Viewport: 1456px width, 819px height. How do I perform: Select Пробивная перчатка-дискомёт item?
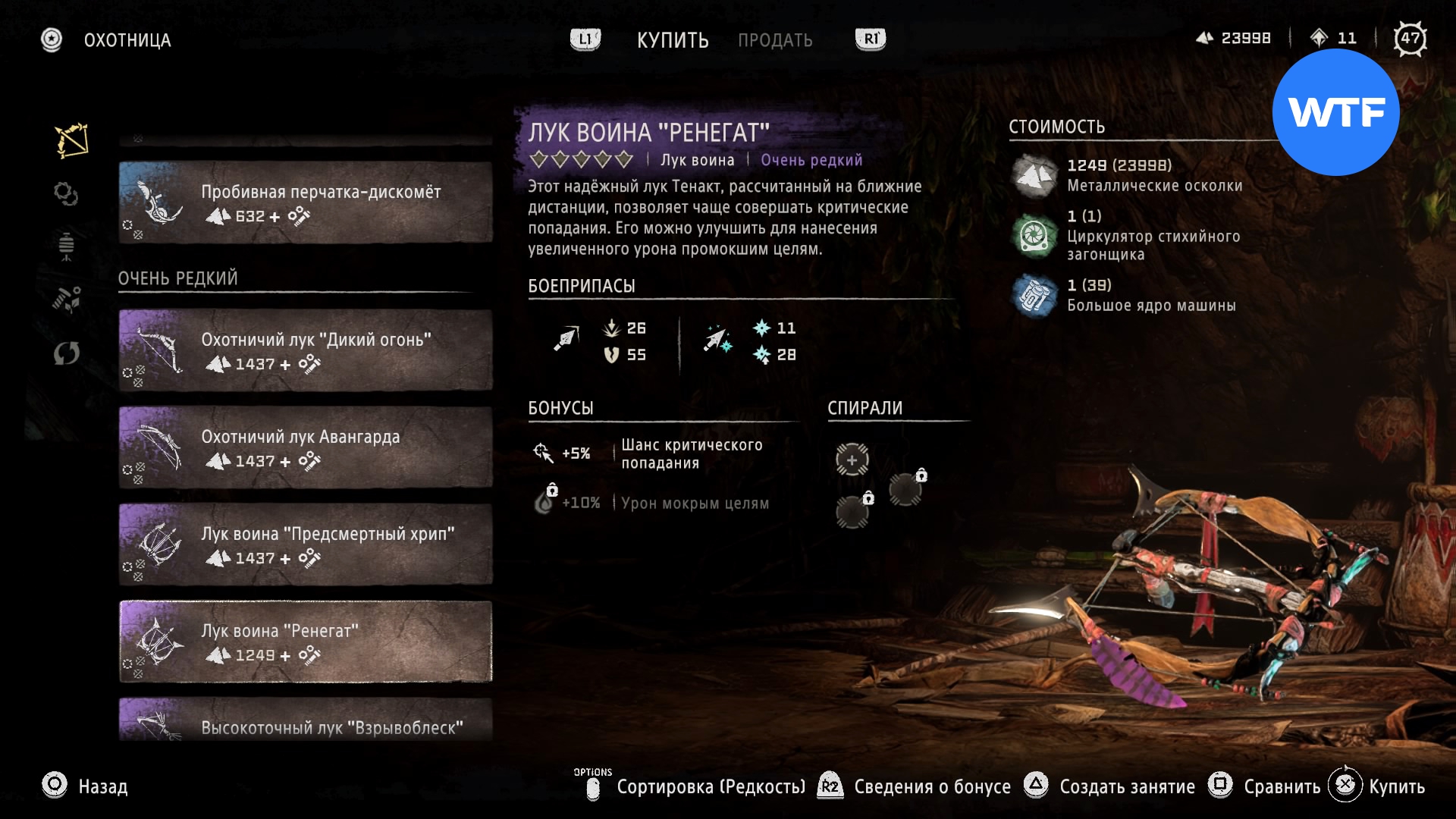point(306,202)
